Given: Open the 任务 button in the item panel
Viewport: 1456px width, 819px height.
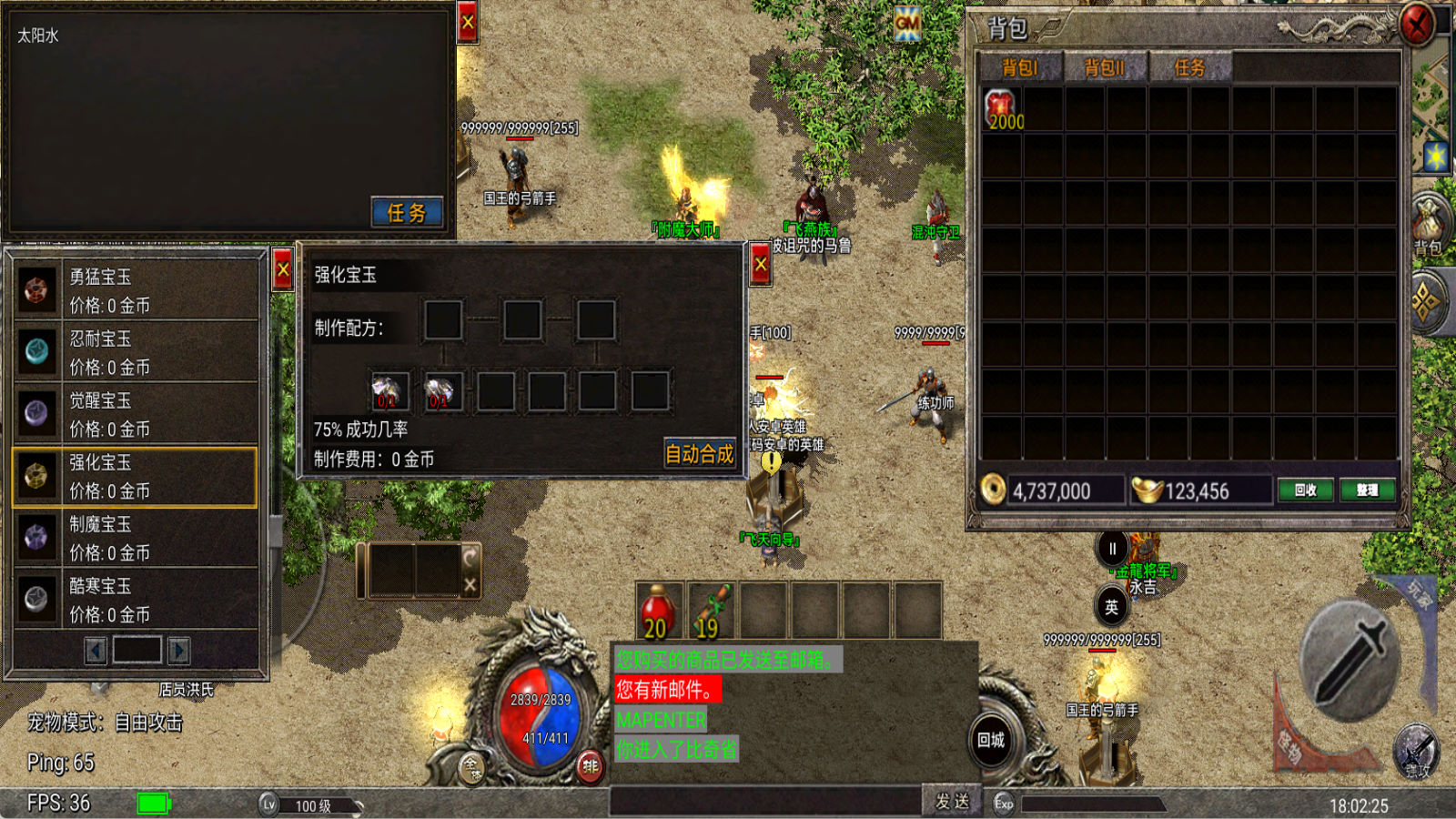Looking at the screenshot, I should pyautogui.click(x=407, y=212).
